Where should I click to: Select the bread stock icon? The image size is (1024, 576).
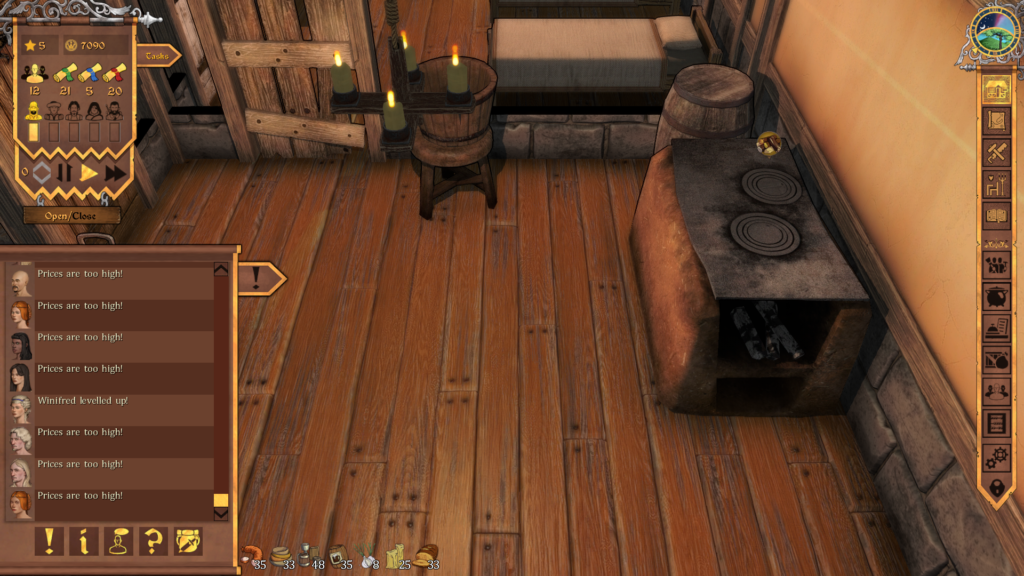[427, 555]
